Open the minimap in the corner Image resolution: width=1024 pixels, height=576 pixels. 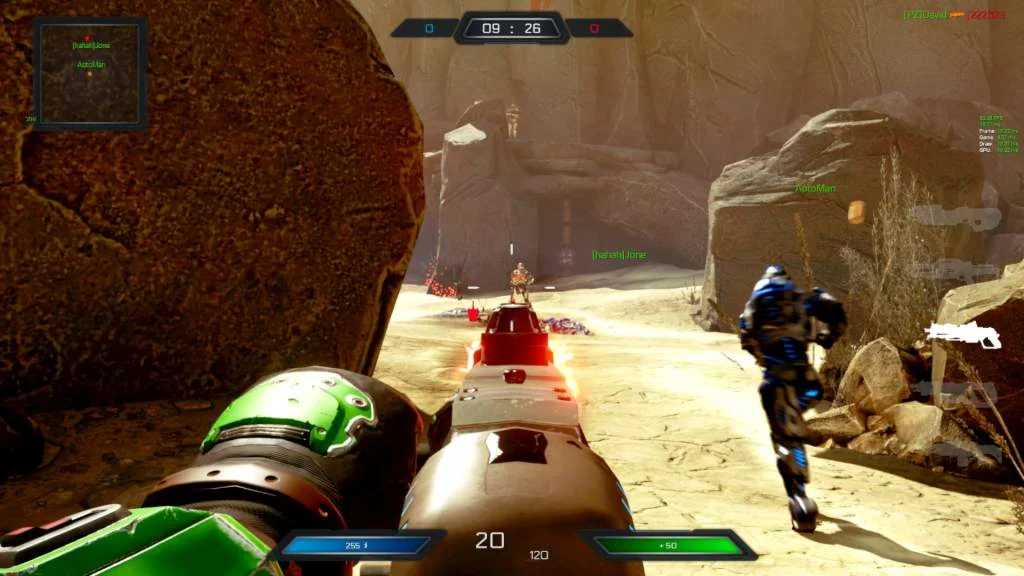(90, 73)
